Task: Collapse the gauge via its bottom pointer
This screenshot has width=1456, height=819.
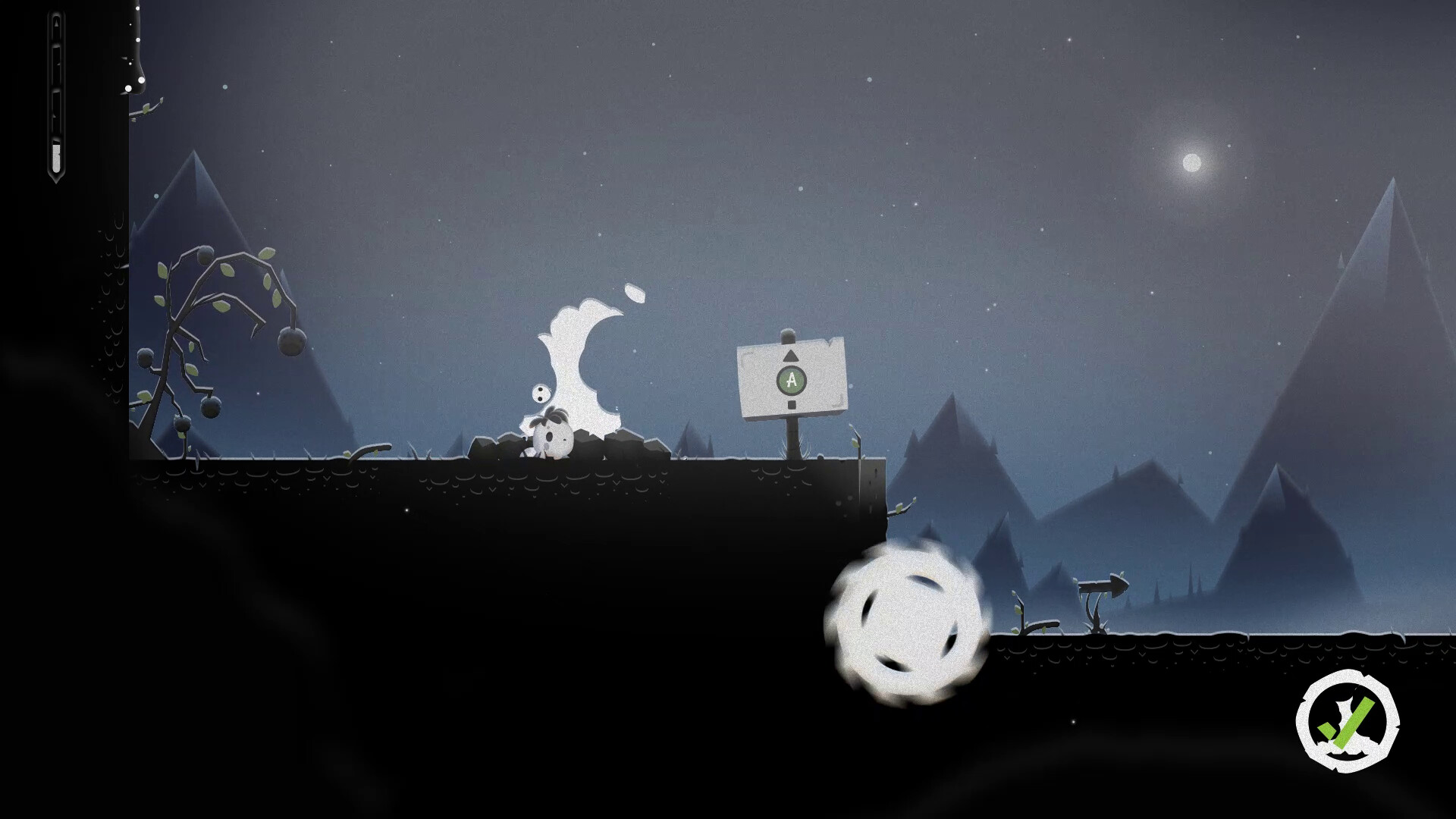Action: click(x=56, y=178)
